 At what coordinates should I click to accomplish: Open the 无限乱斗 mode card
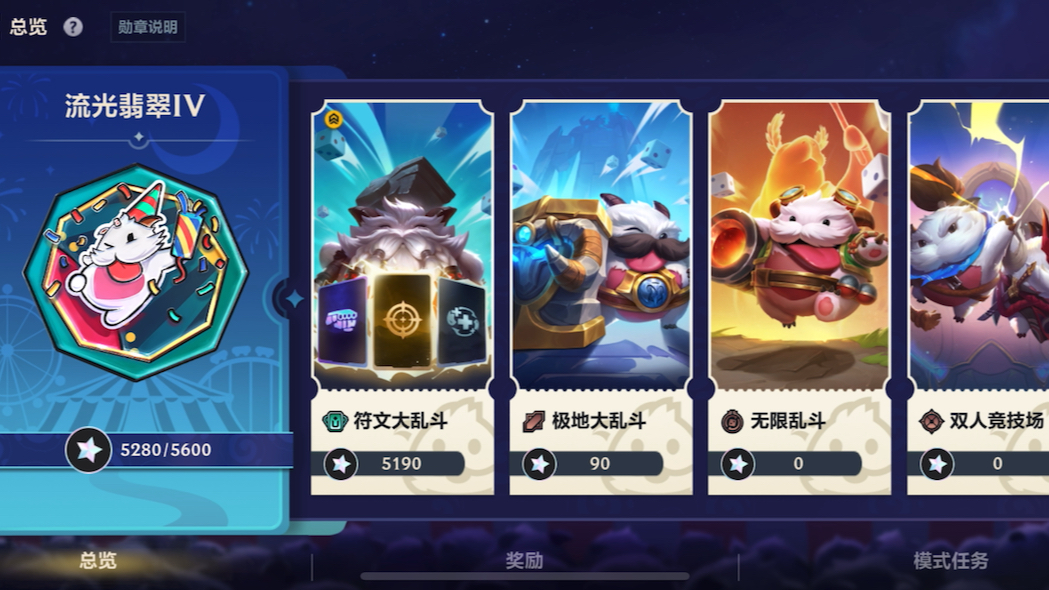pos(799,297)
